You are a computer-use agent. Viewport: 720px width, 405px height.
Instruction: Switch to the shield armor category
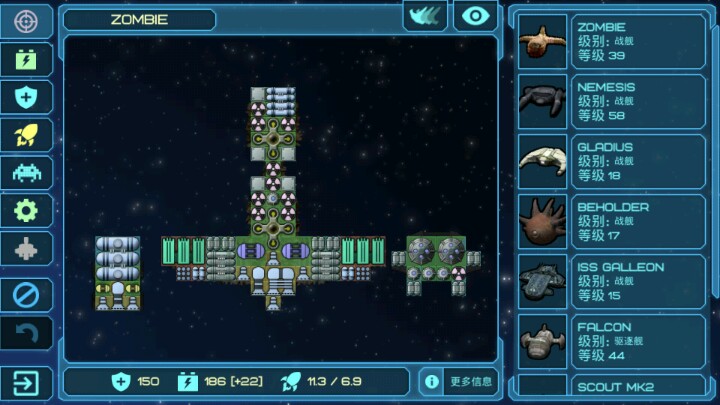(x=26, y=97)
